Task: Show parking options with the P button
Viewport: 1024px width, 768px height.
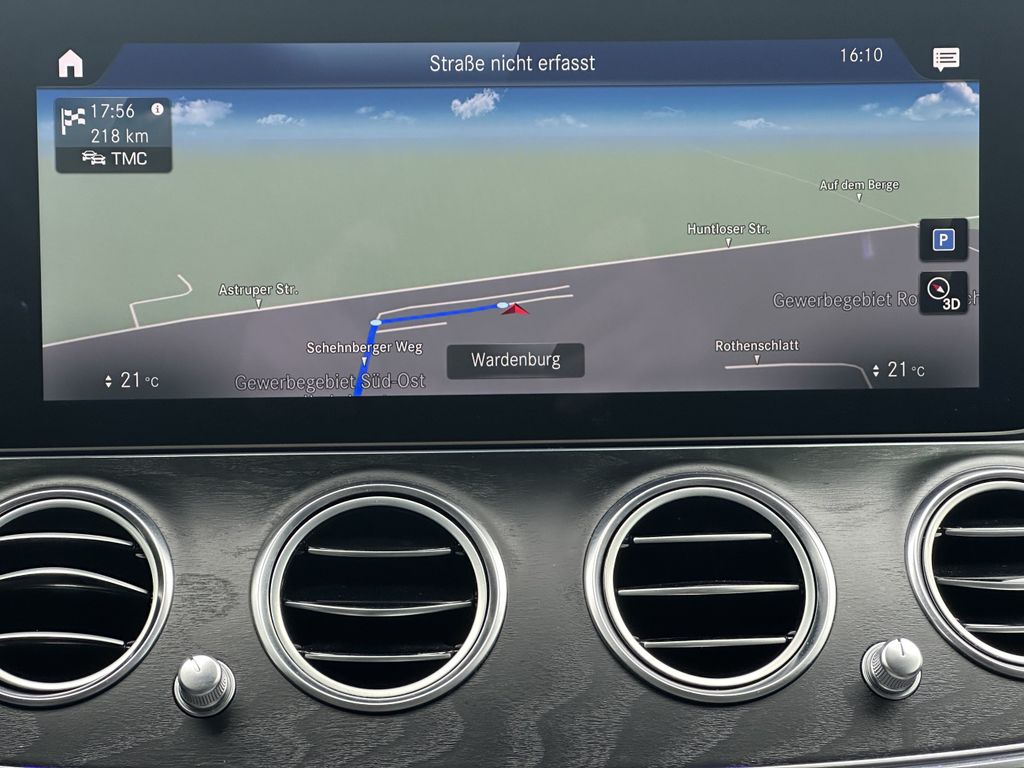Action: [943, 240]
